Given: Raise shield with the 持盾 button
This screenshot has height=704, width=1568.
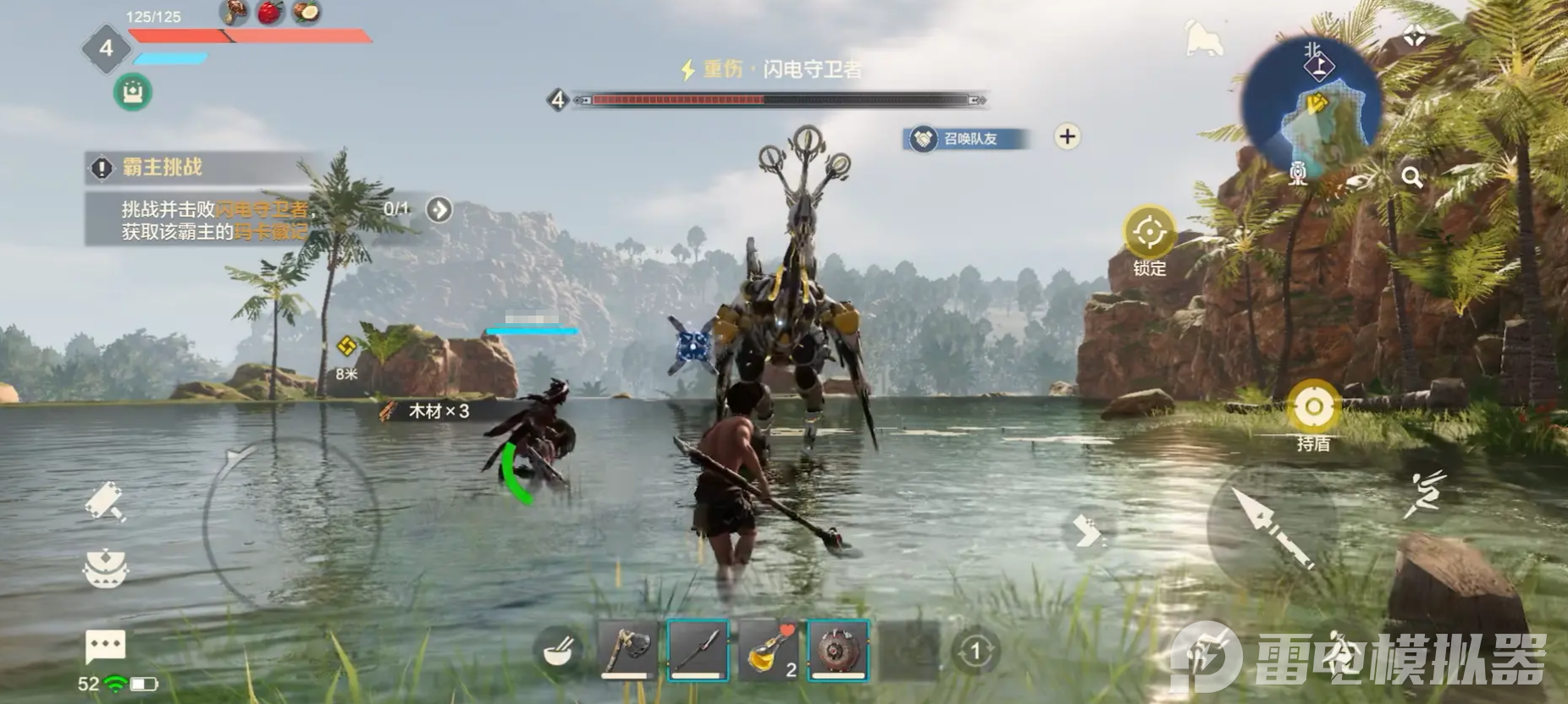Looking at the screenshot, I should (1312, 409).
